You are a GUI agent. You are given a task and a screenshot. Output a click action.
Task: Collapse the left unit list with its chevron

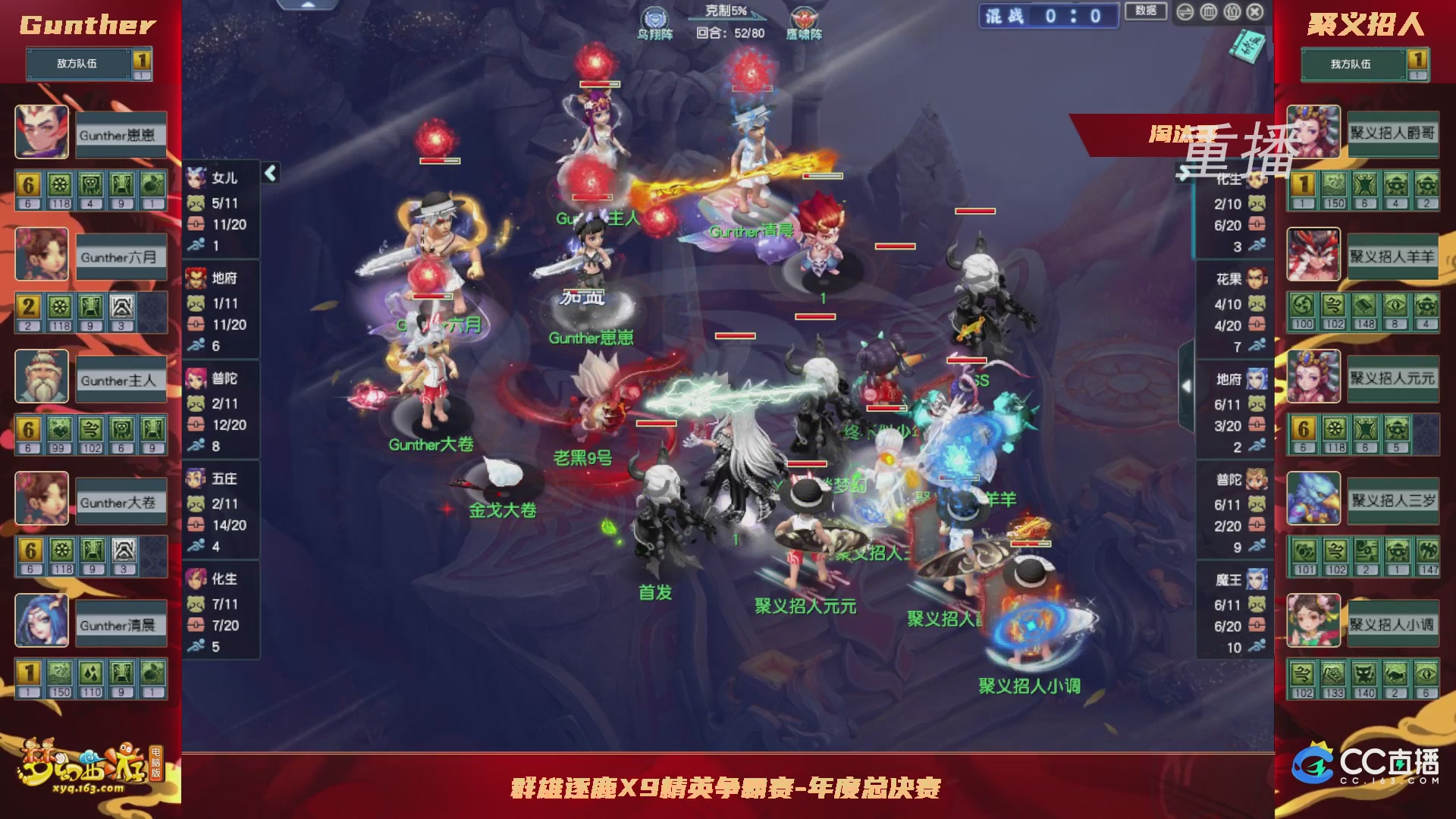click(269, 172)
